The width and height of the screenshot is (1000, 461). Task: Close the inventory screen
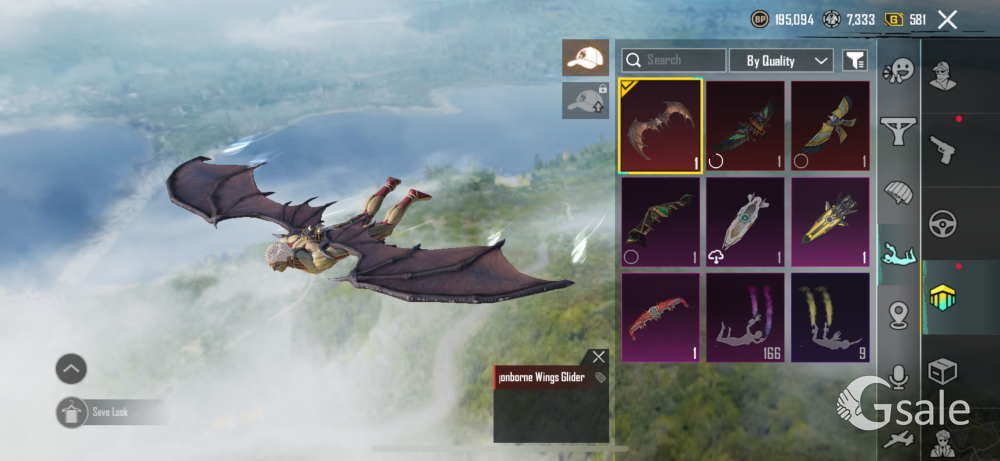point(947,19)
